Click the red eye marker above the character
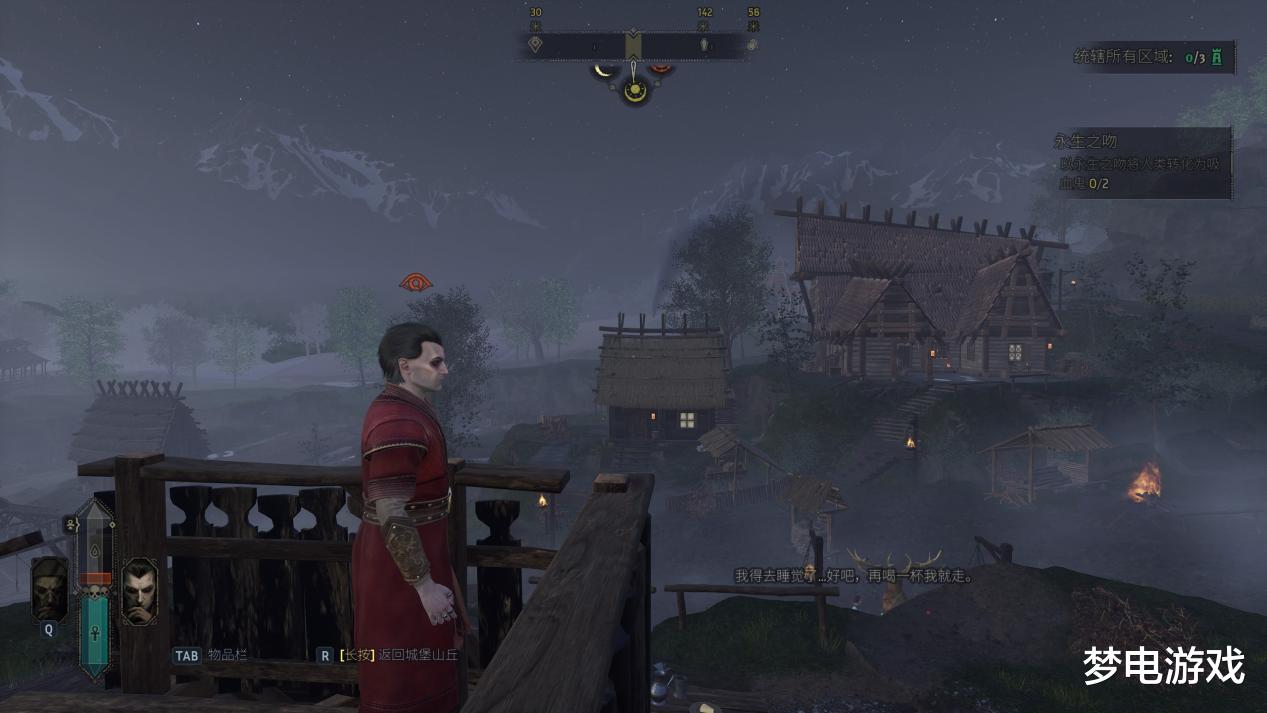The height and width of the screenshot is (713, 1267). (416, 282)
